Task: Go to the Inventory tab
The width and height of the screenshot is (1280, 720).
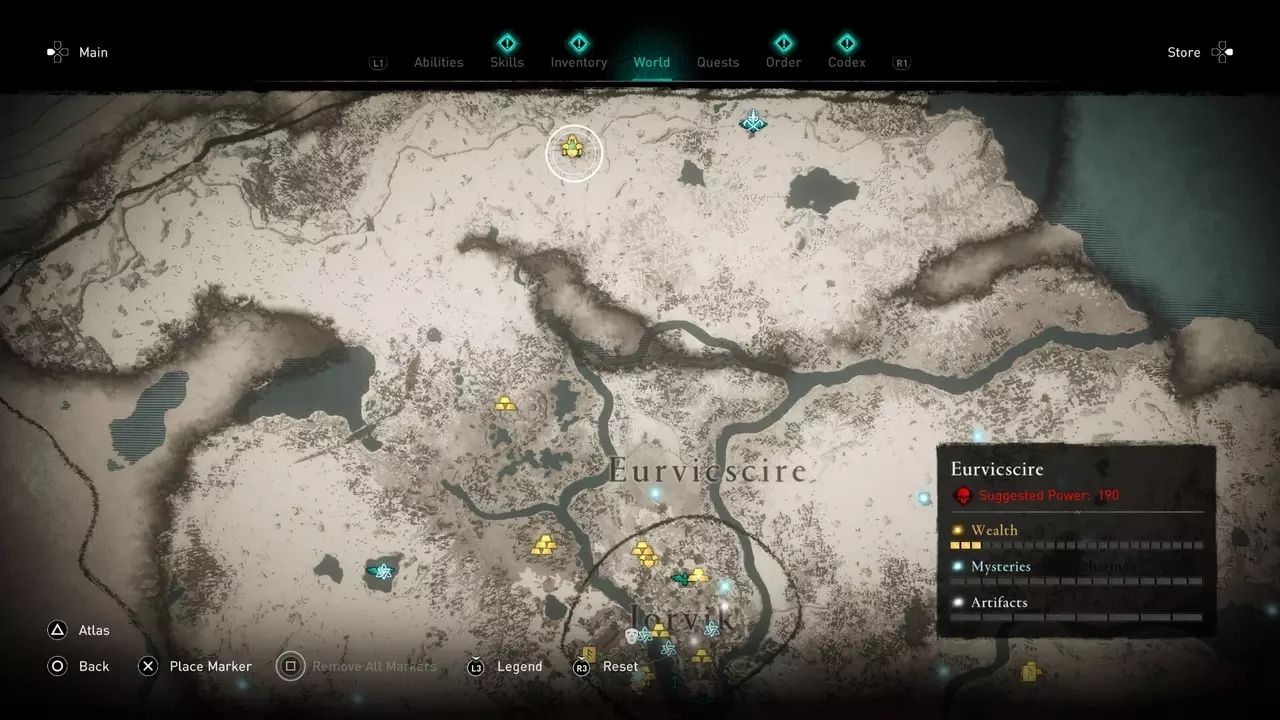Action: [x=579, y=62]
